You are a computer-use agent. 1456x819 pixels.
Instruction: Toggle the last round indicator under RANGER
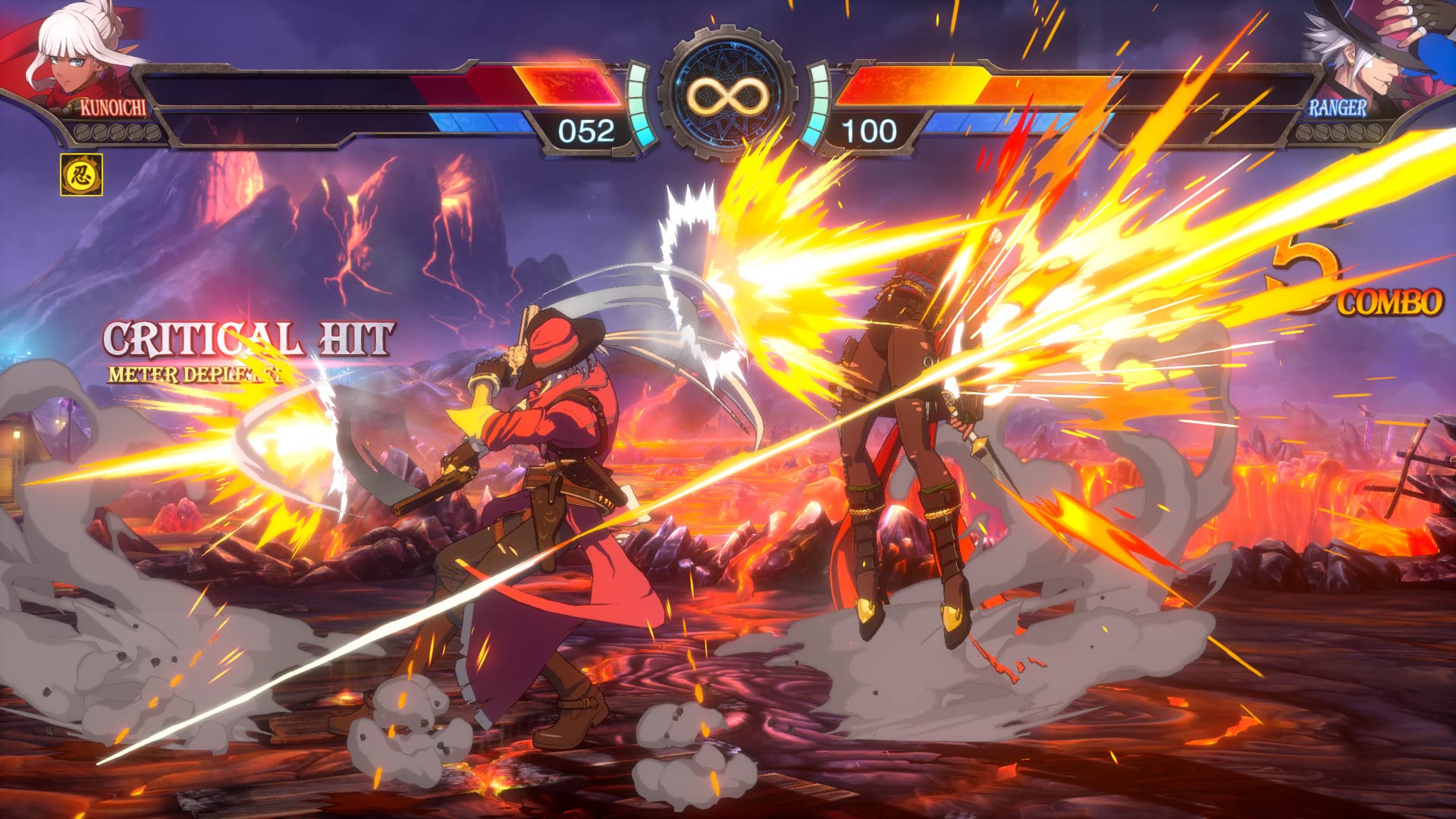(x=1374, y=133)
